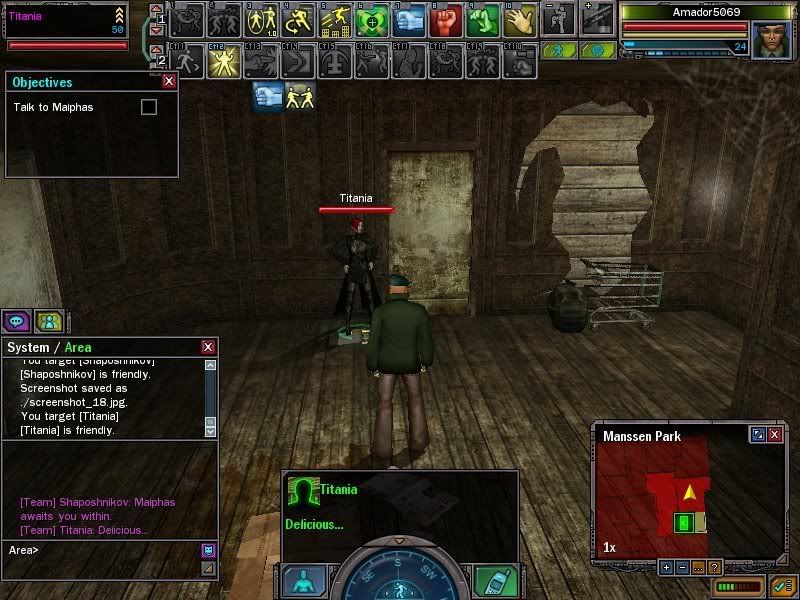Open the minimap help question mark
The image size is (800, 600).
coord(714,567)
